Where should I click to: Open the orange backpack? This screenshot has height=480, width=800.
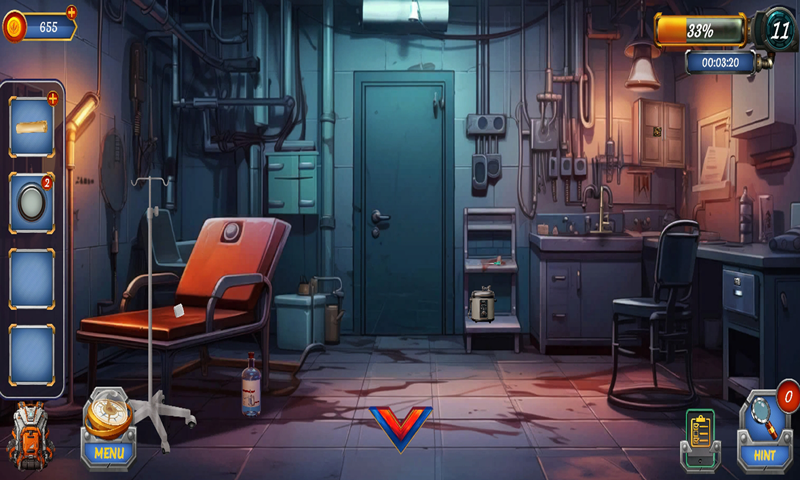pyautogui.click(x=31, y=436)
